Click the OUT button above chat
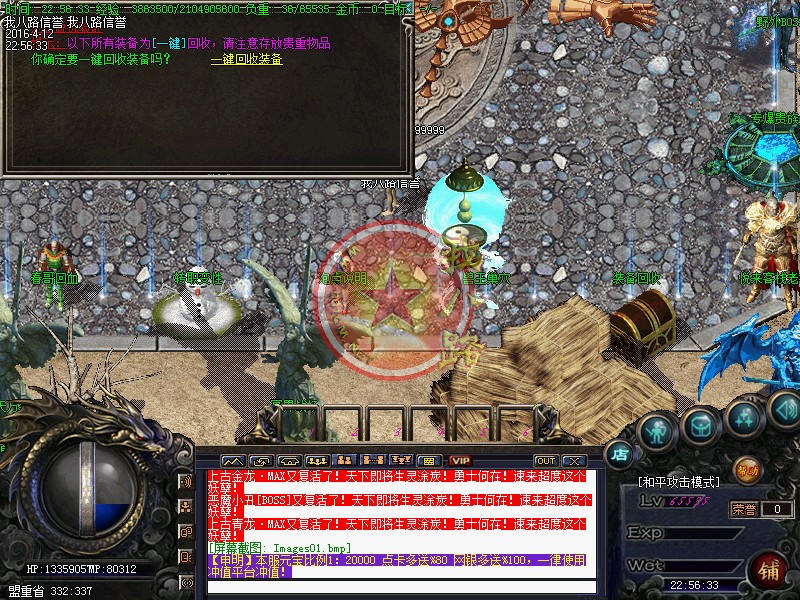The image size is (800, 600). (545, 460)
